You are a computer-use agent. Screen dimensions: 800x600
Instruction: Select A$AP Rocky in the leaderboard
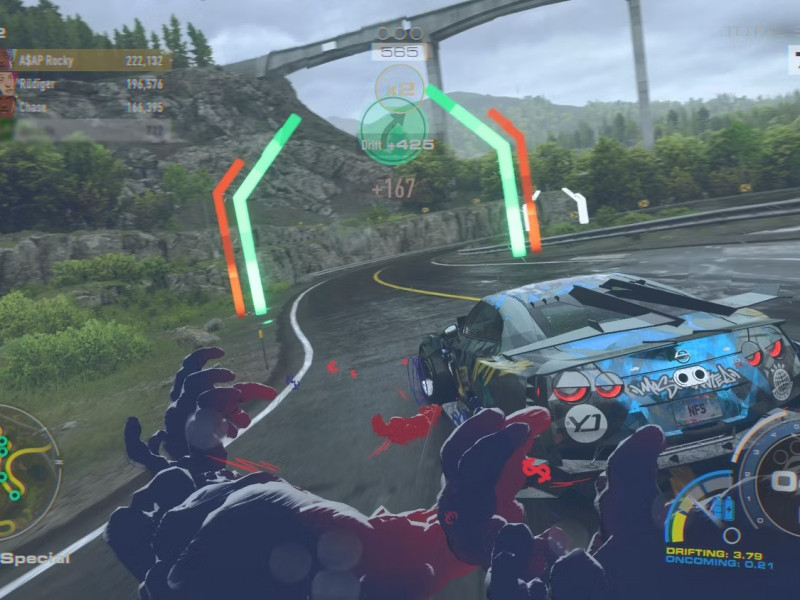point(90,60)
